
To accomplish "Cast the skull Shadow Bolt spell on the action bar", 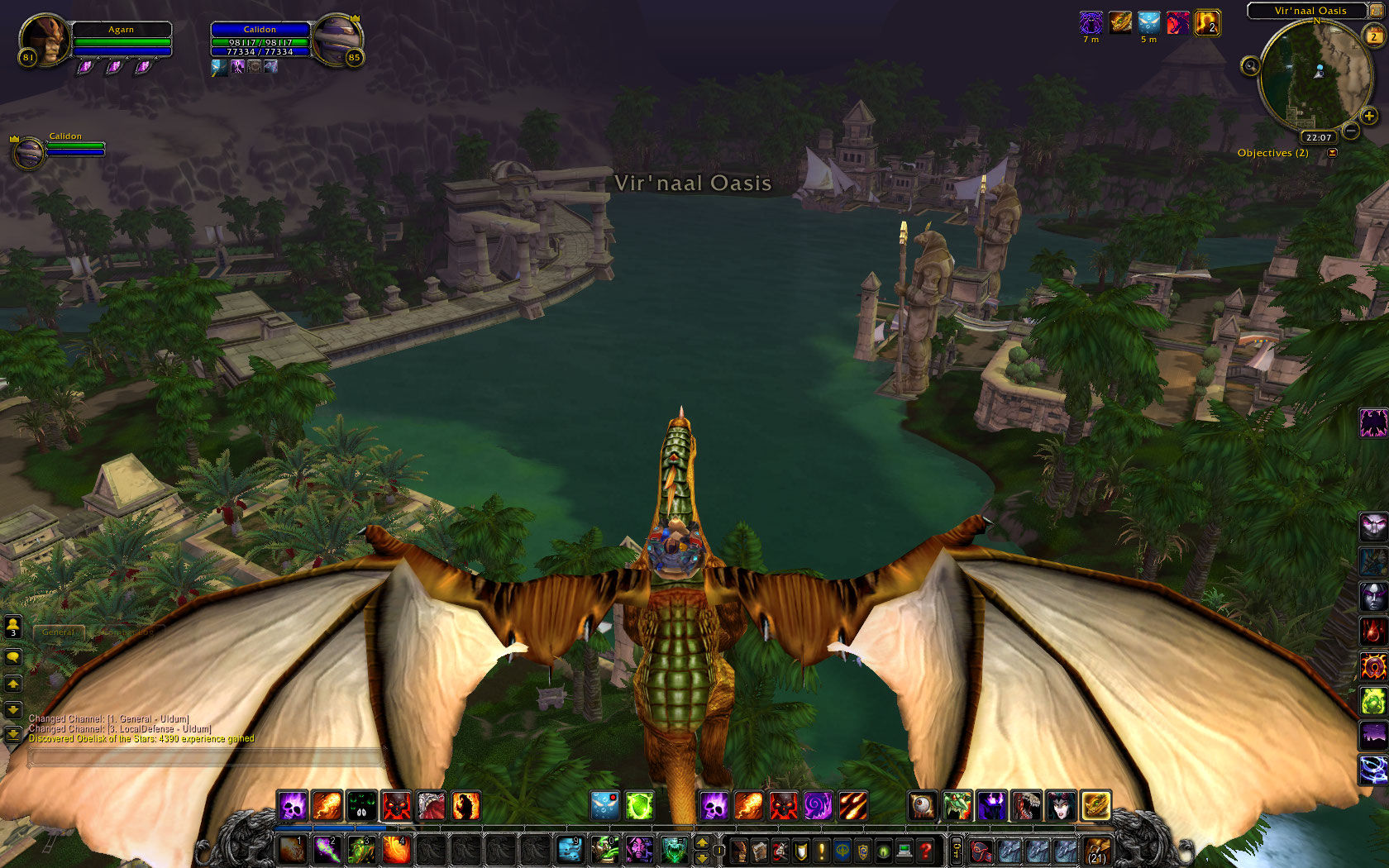I will pyautogui.click(x=291, y=805).
